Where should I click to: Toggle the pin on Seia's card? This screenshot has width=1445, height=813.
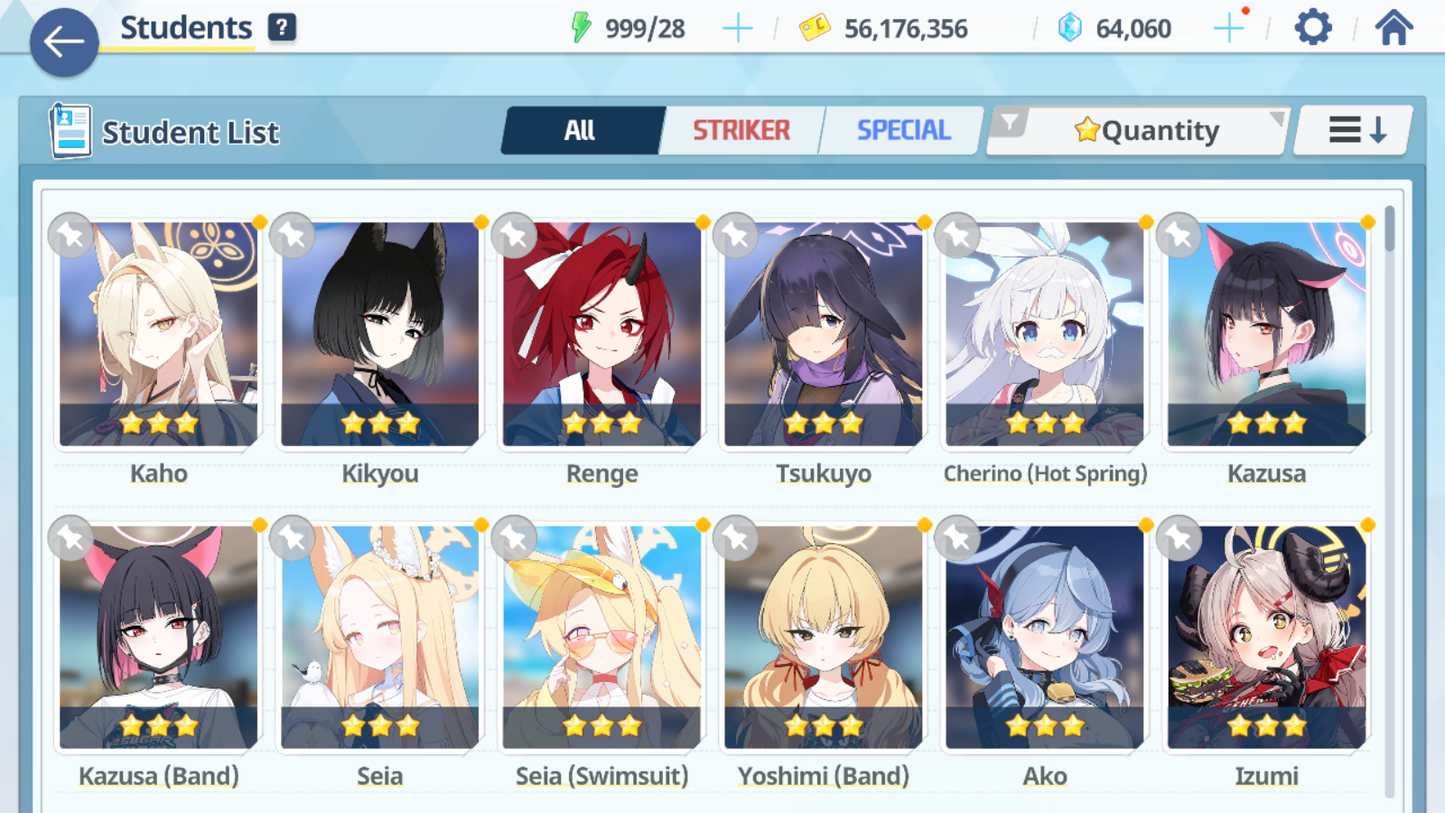(x=291, y=538)
